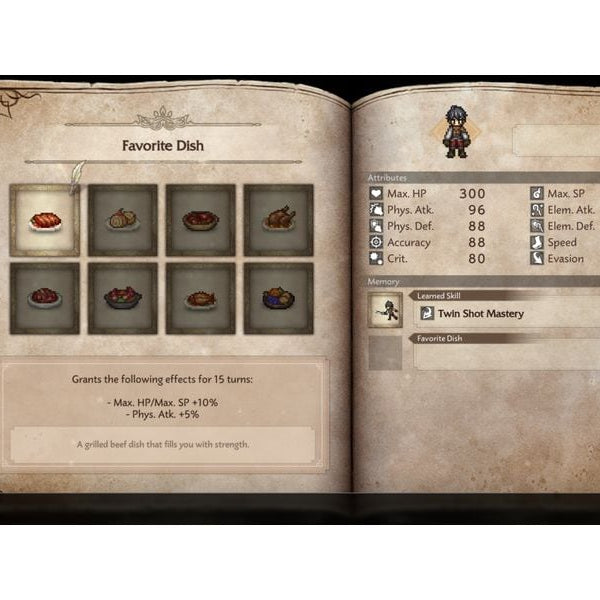
Task: Select the learned skill archer icon
Action: (385, 312)
